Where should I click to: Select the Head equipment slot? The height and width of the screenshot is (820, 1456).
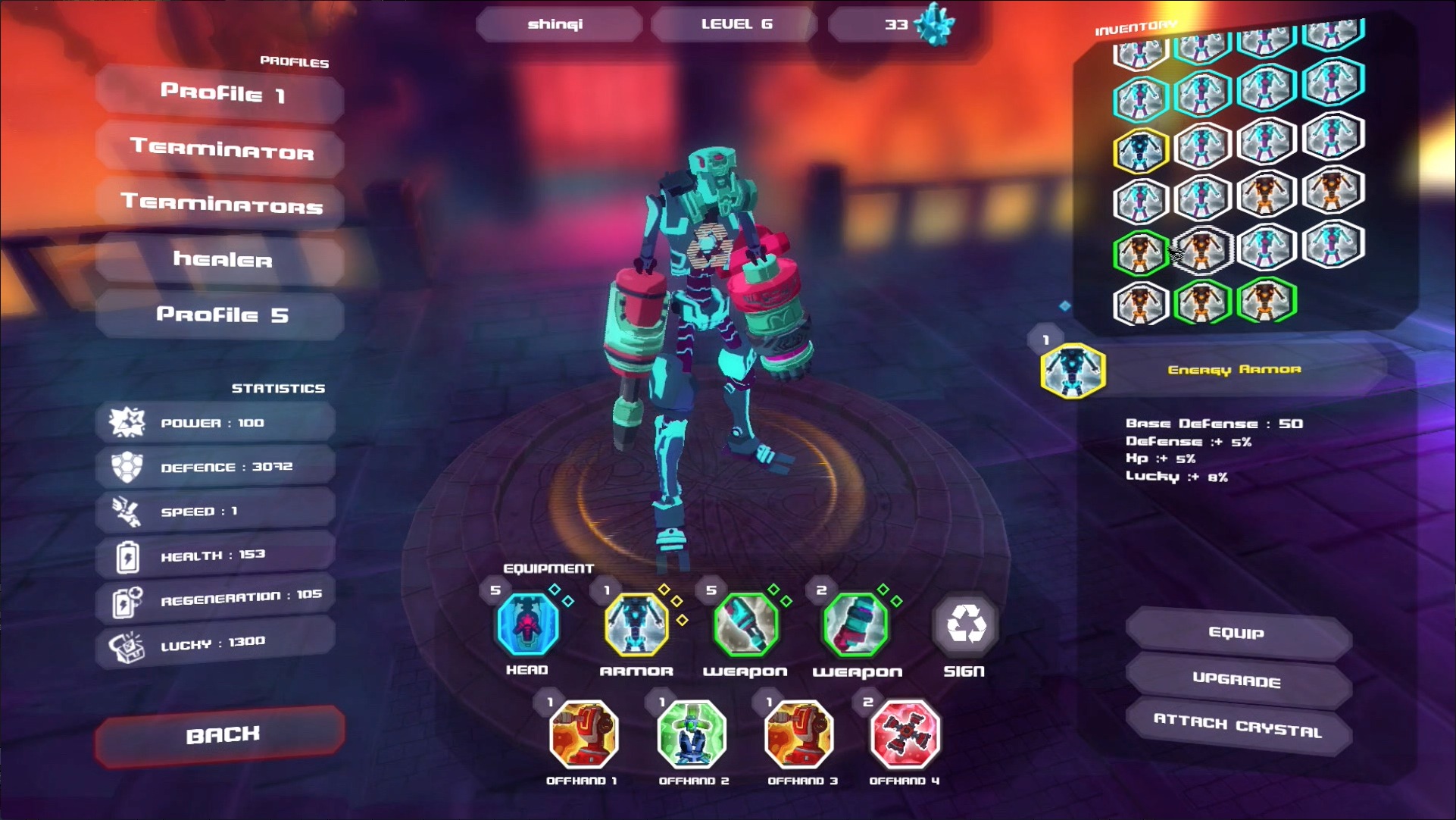point(526,626)
